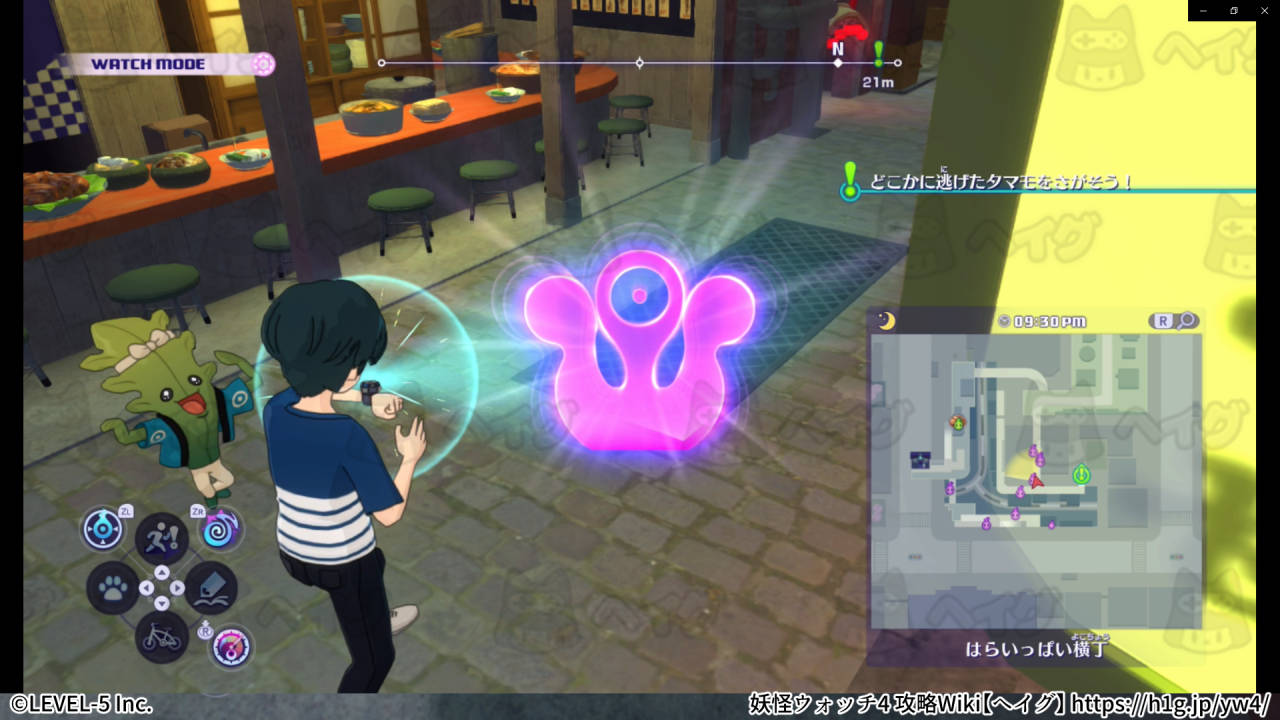Viewport: 1280px width, 720px height.
Task: Toggle Watch Mode via the spiral icon
Action: (x=262, y=63)
